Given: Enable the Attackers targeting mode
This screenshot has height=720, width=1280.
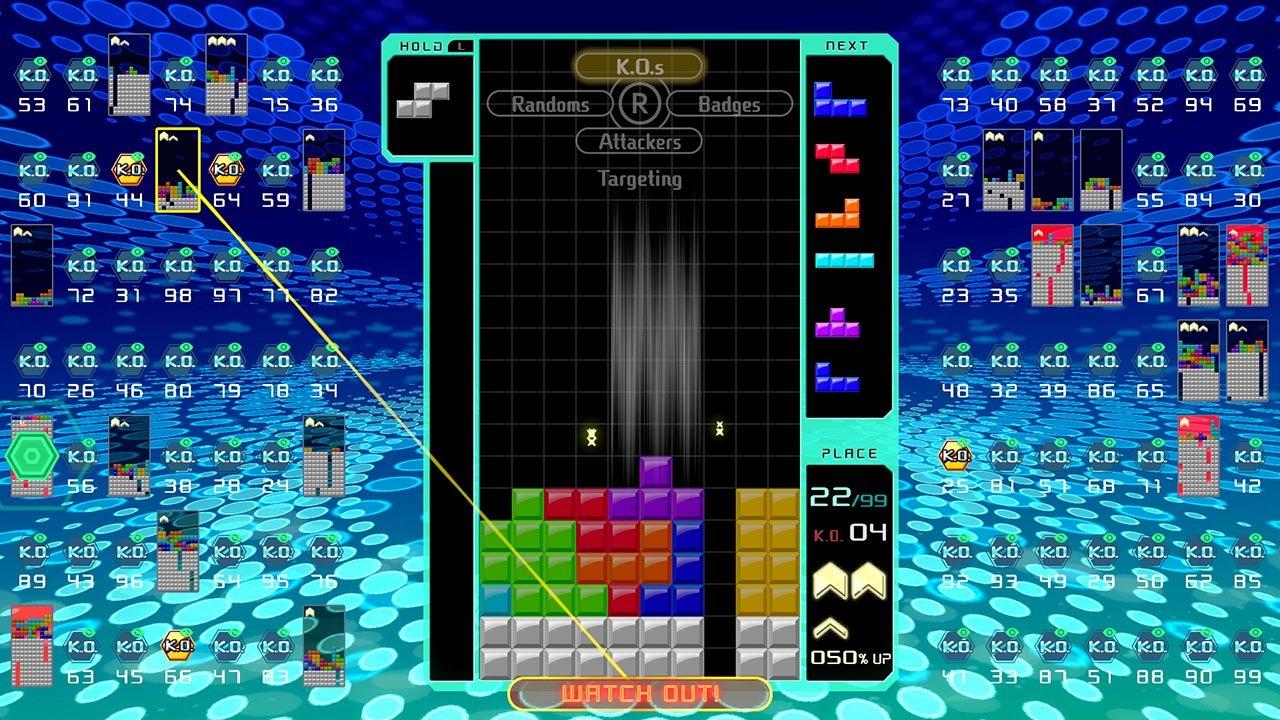Looking at the screenshot, I should [x=639, y=142].
